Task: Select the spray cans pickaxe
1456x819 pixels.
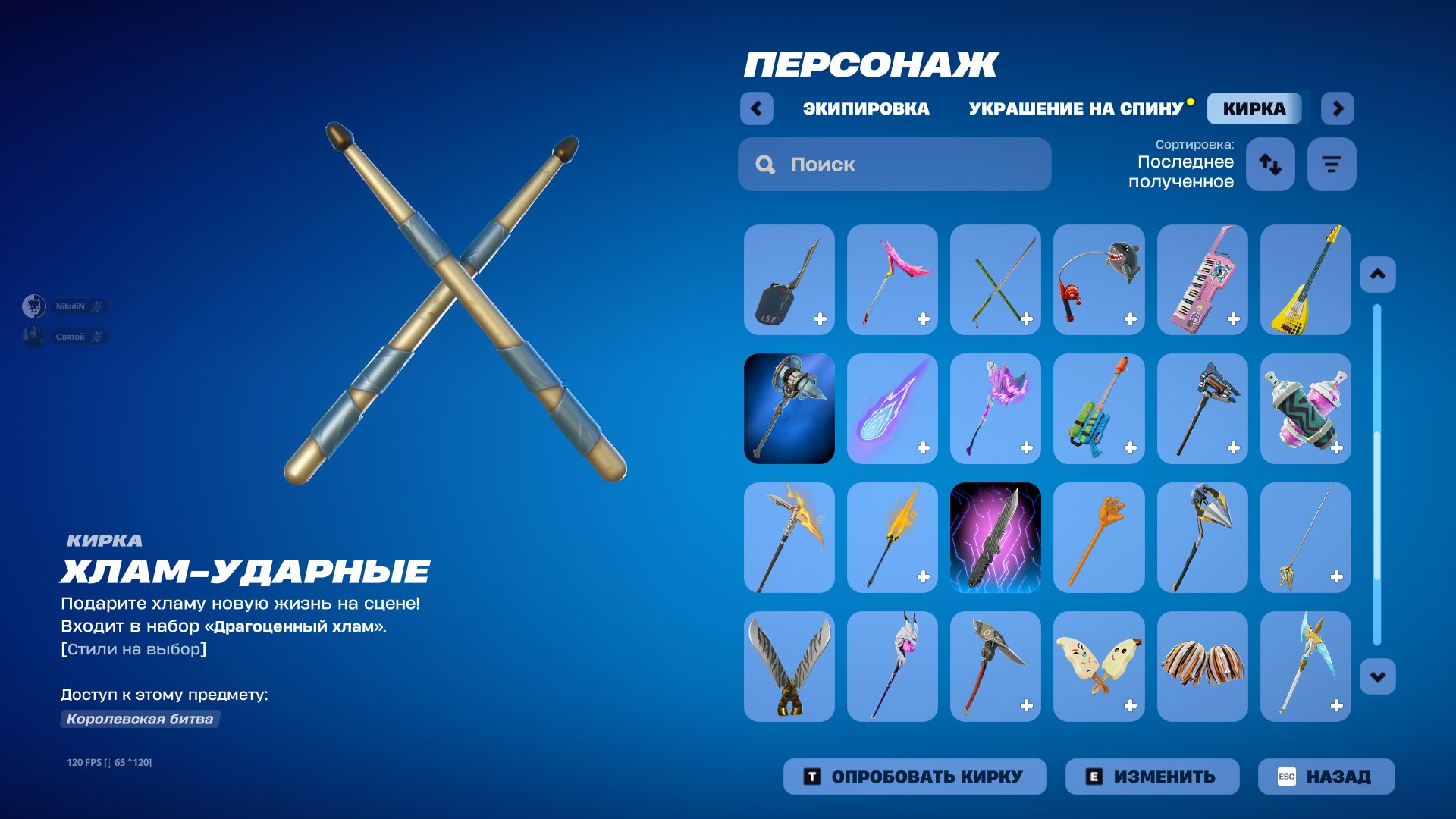Action: pyautogui.click(x=1305, y=408)
